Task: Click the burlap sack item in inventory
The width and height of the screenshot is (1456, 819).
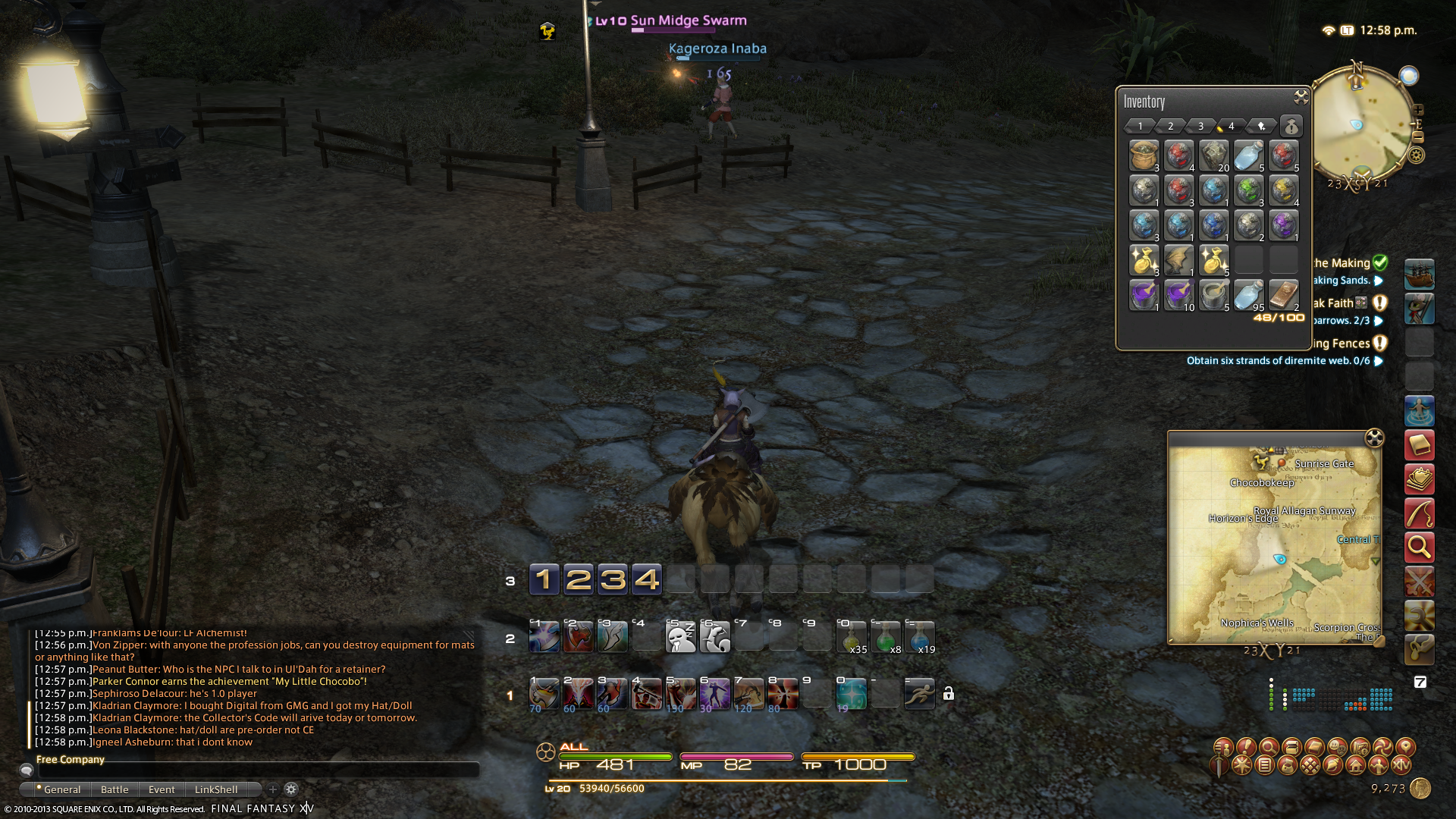Action: (1144, 155)
